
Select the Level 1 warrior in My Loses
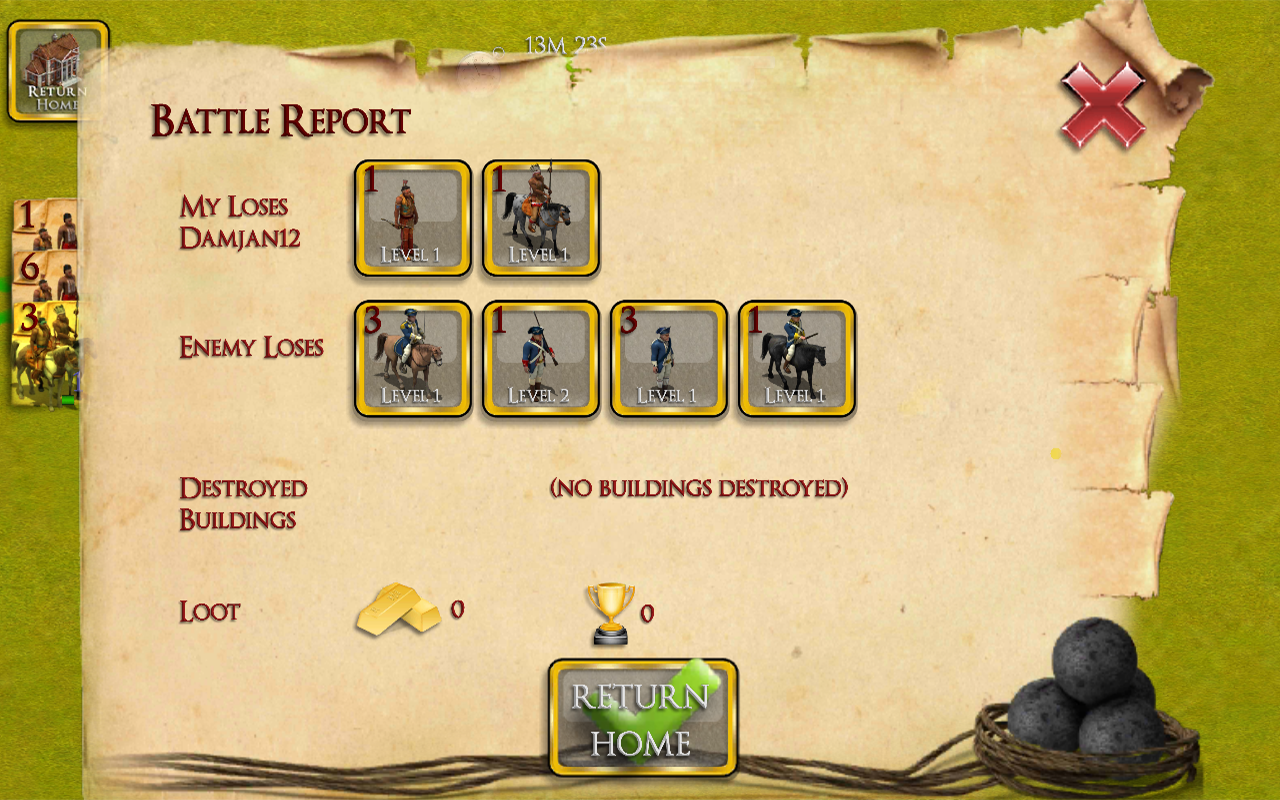[x=413, y=218]
